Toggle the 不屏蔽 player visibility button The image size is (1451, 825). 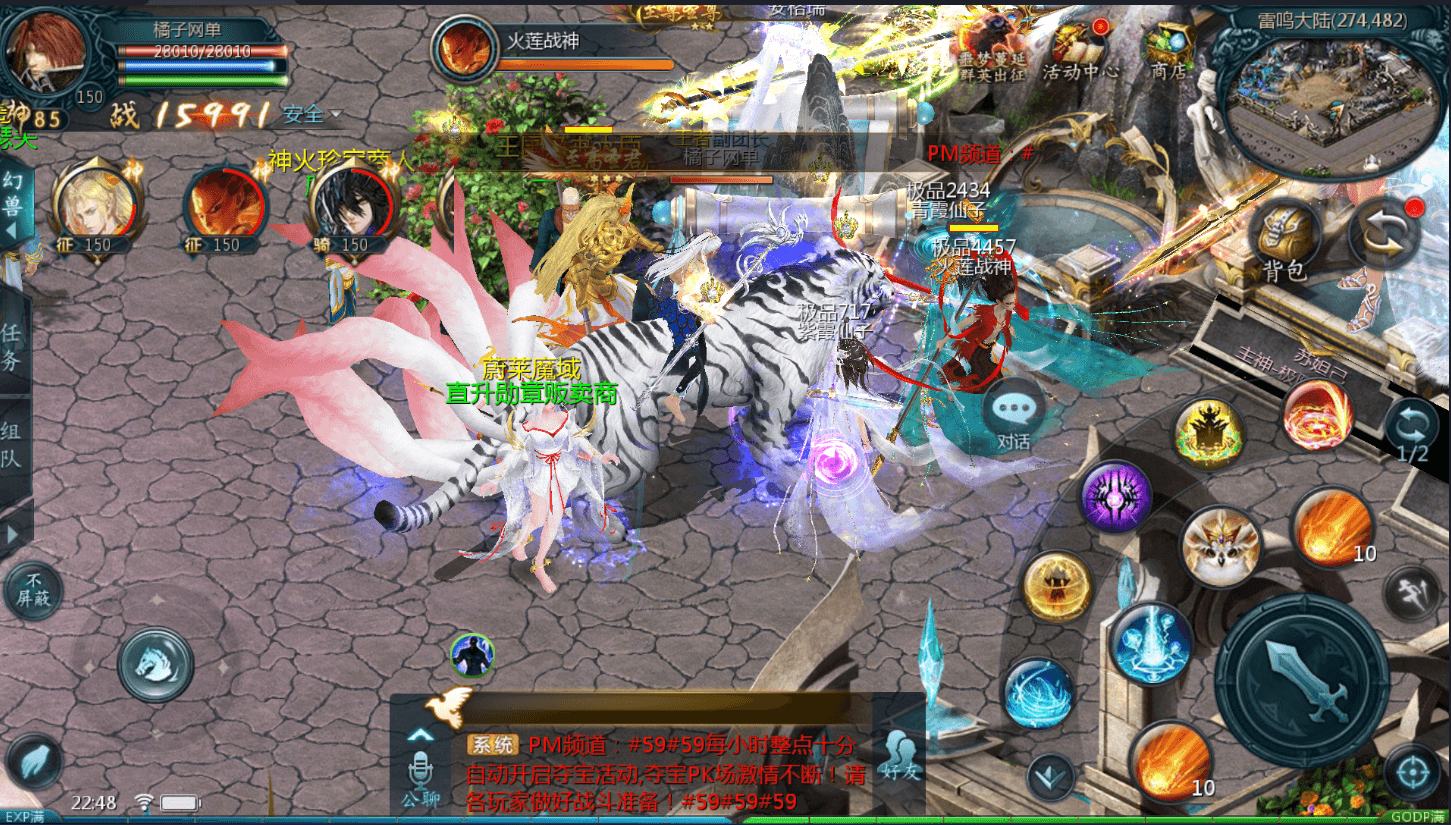coord(33,592)
